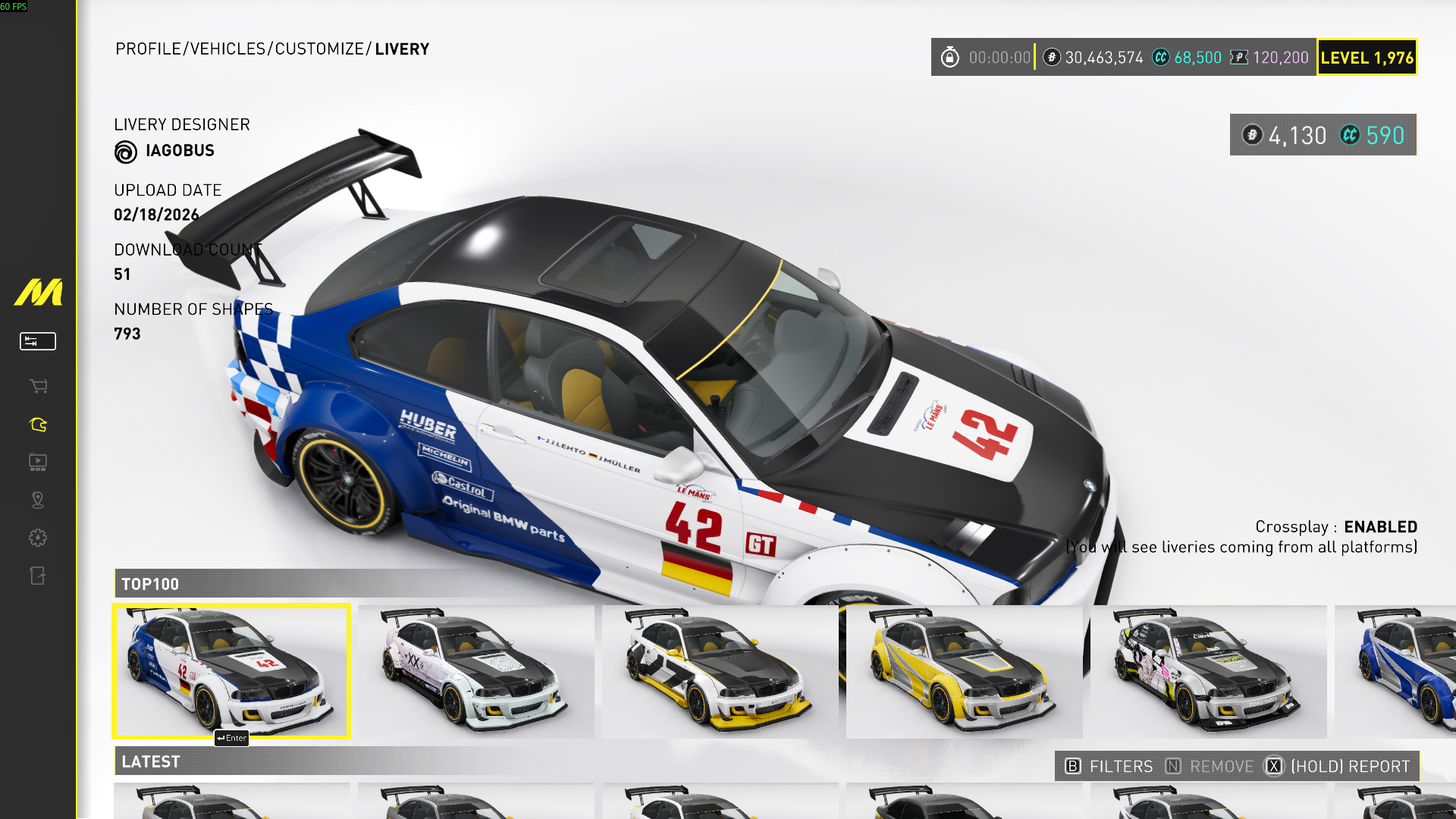Choose the anime character livery thumbnail
The width and height of the screenshot is (1456, 819).
[1208, 671]
